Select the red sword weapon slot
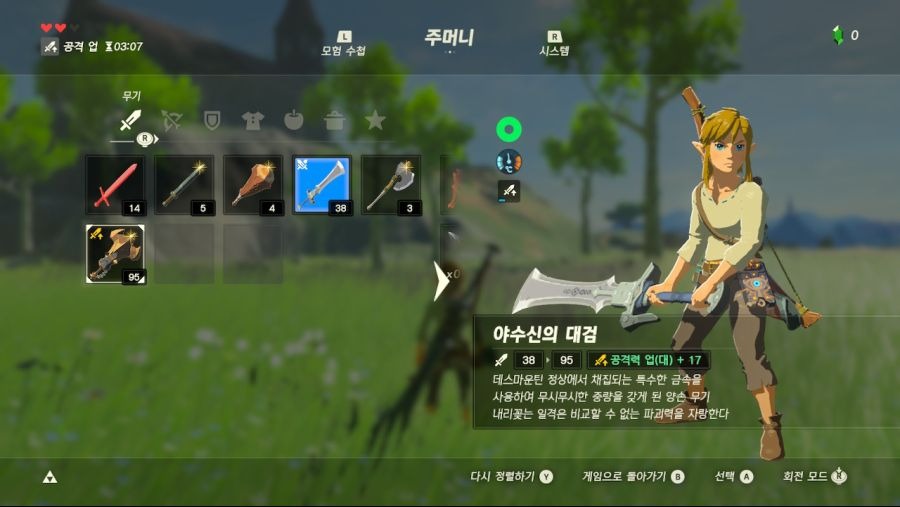900x507 pixels. (115, 186)
